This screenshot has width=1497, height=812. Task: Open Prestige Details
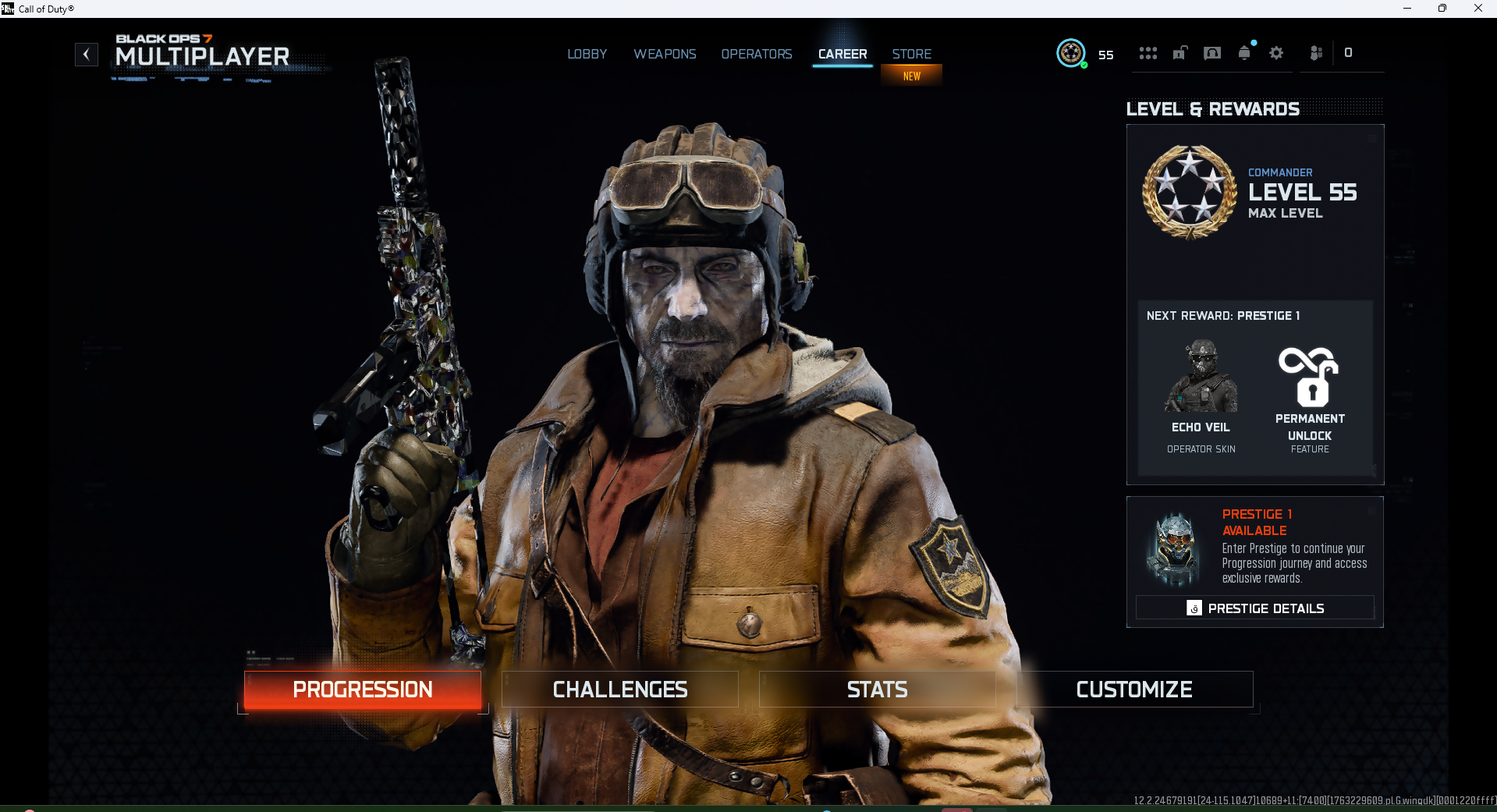click(x=1254, y=608)
